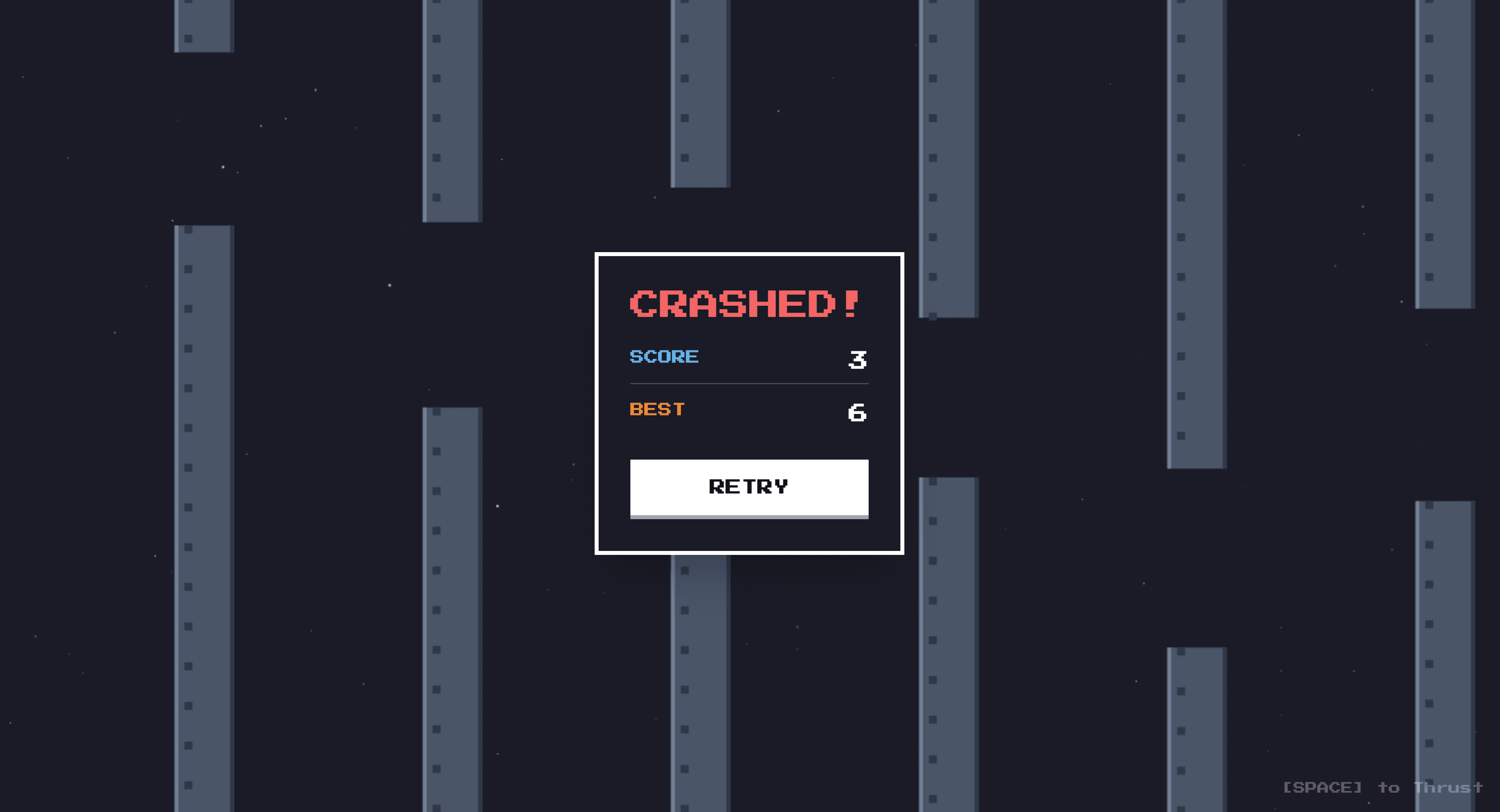Select the orange BEST label

[x=657, y=408]
